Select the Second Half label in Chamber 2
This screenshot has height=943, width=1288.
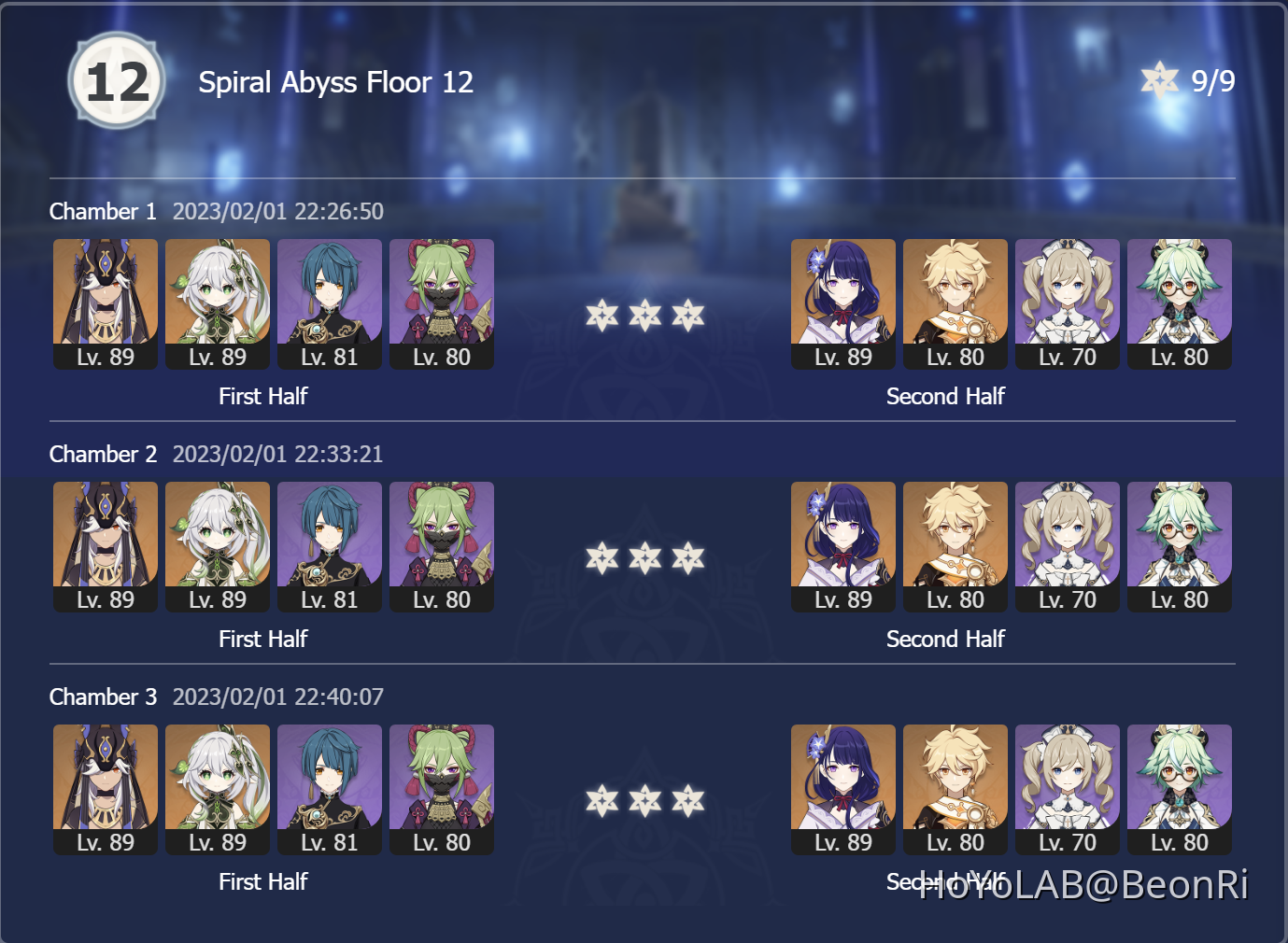[945, 639]
